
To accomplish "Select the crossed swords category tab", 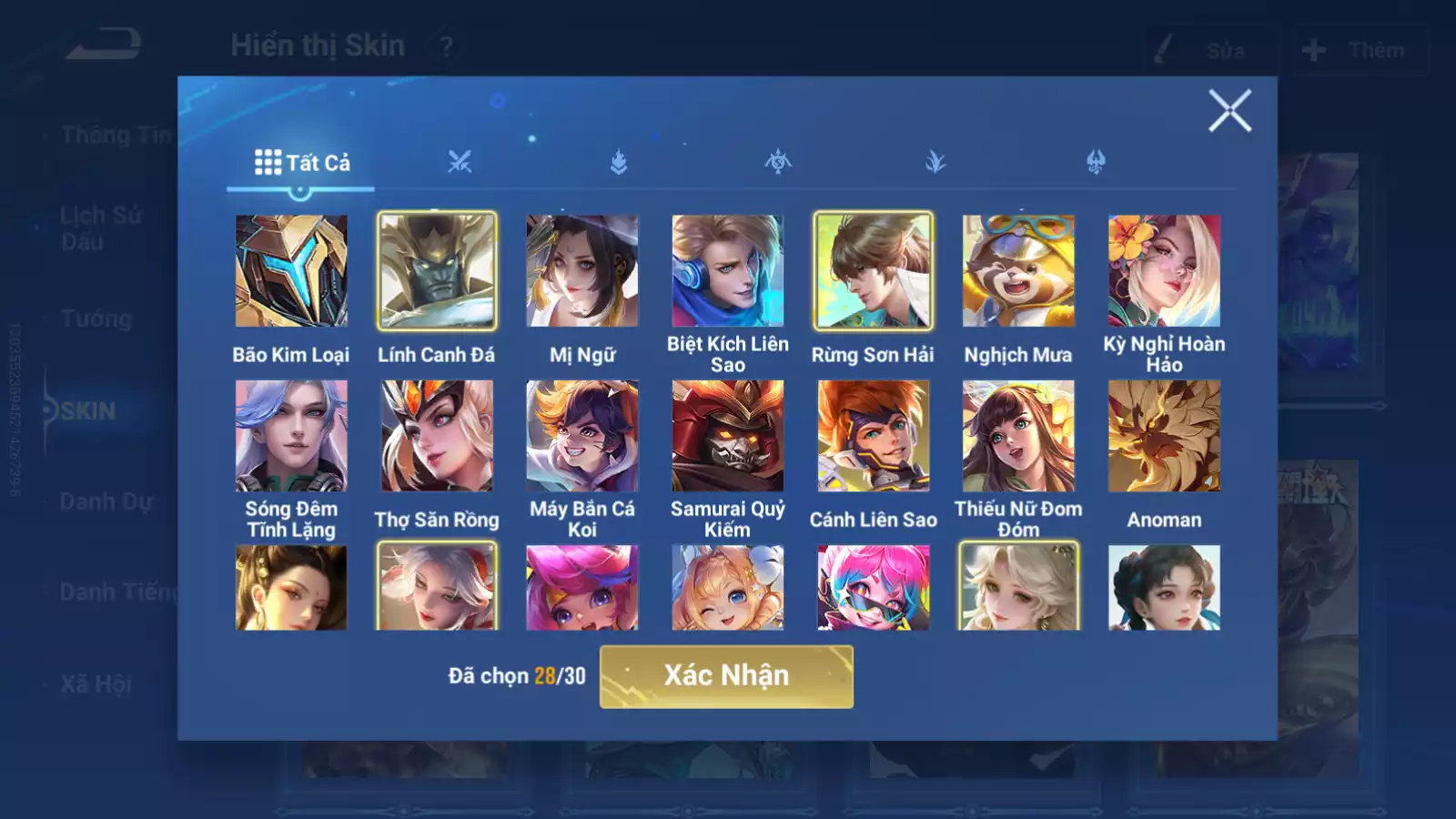I will tap(460, 163).
